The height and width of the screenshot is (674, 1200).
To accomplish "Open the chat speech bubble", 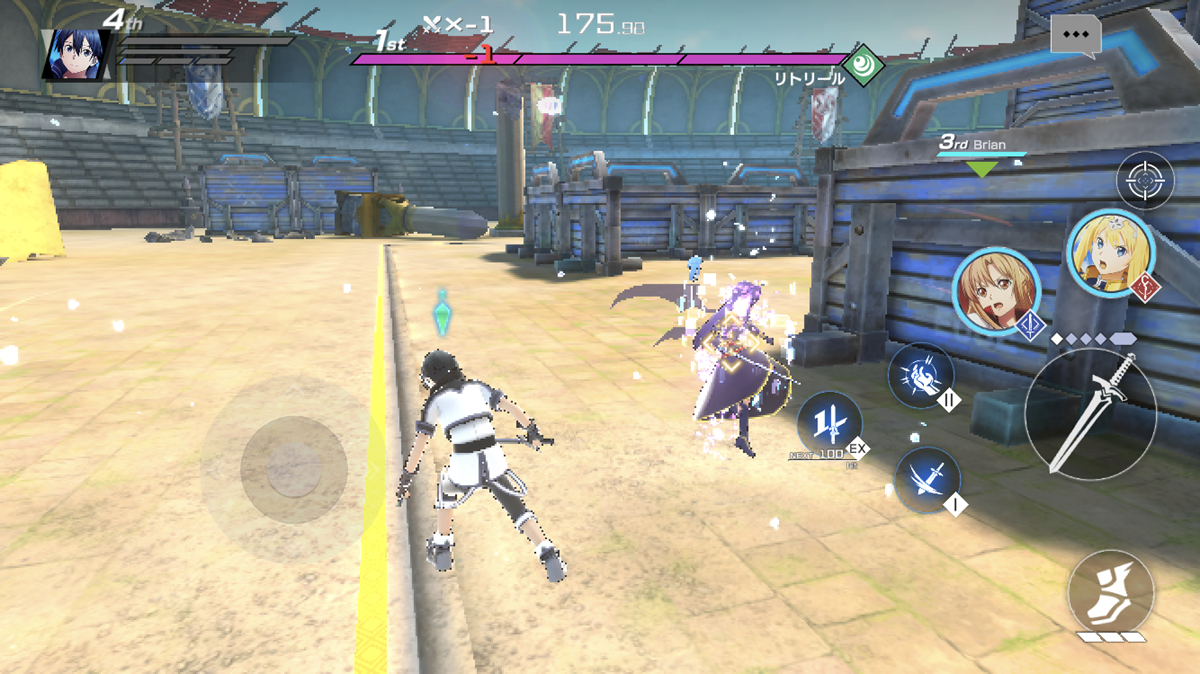I will [1076, 35].
